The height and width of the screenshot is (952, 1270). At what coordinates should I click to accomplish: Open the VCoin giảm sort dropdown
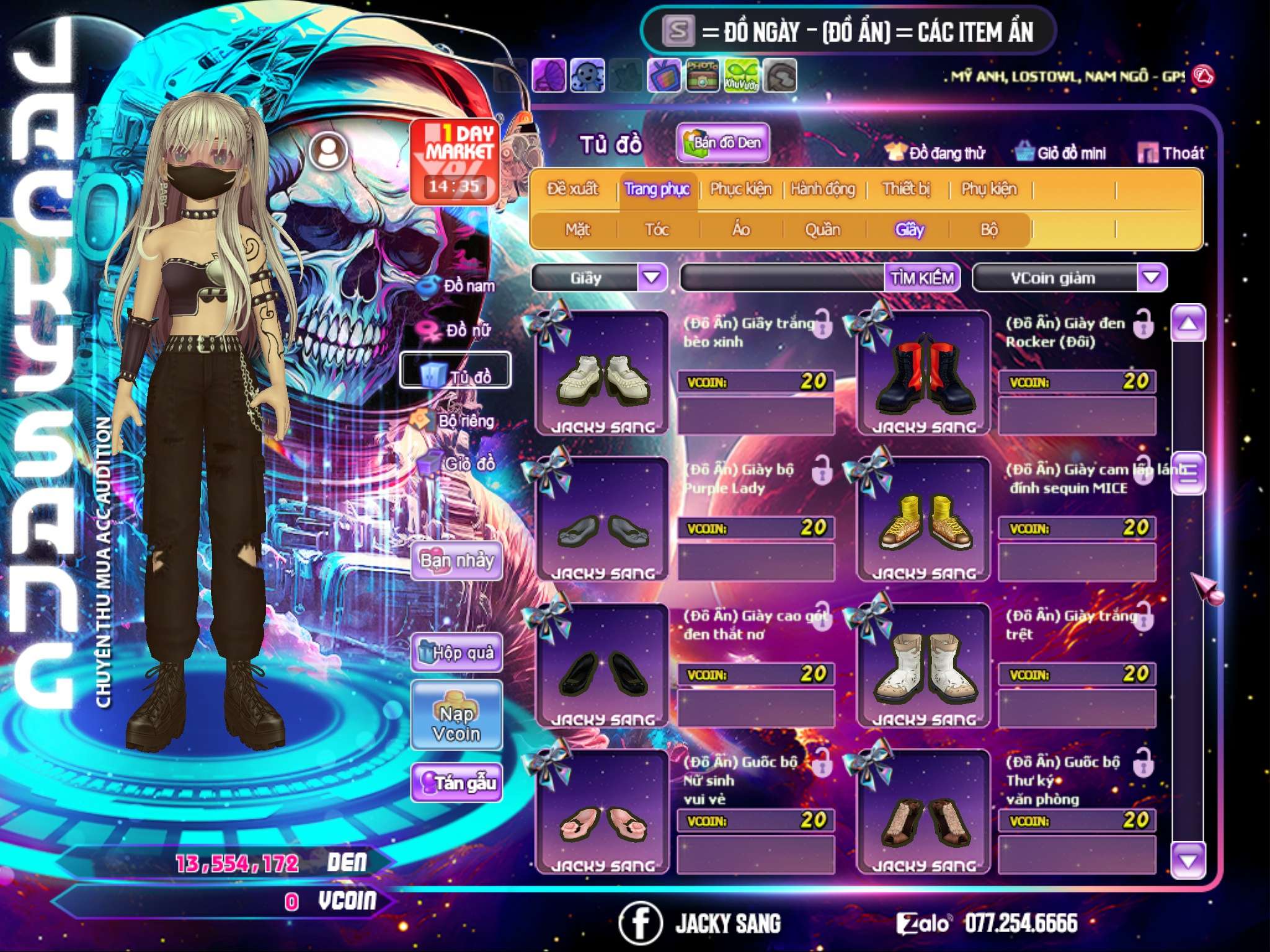click(x=1151, y=277)
